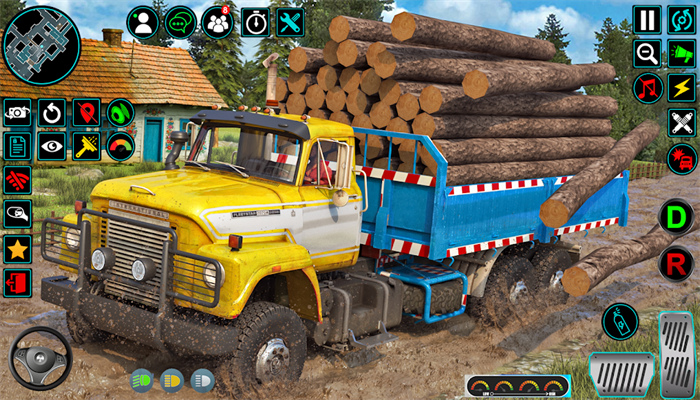Open the friends group icon

(x=217, y=22)
